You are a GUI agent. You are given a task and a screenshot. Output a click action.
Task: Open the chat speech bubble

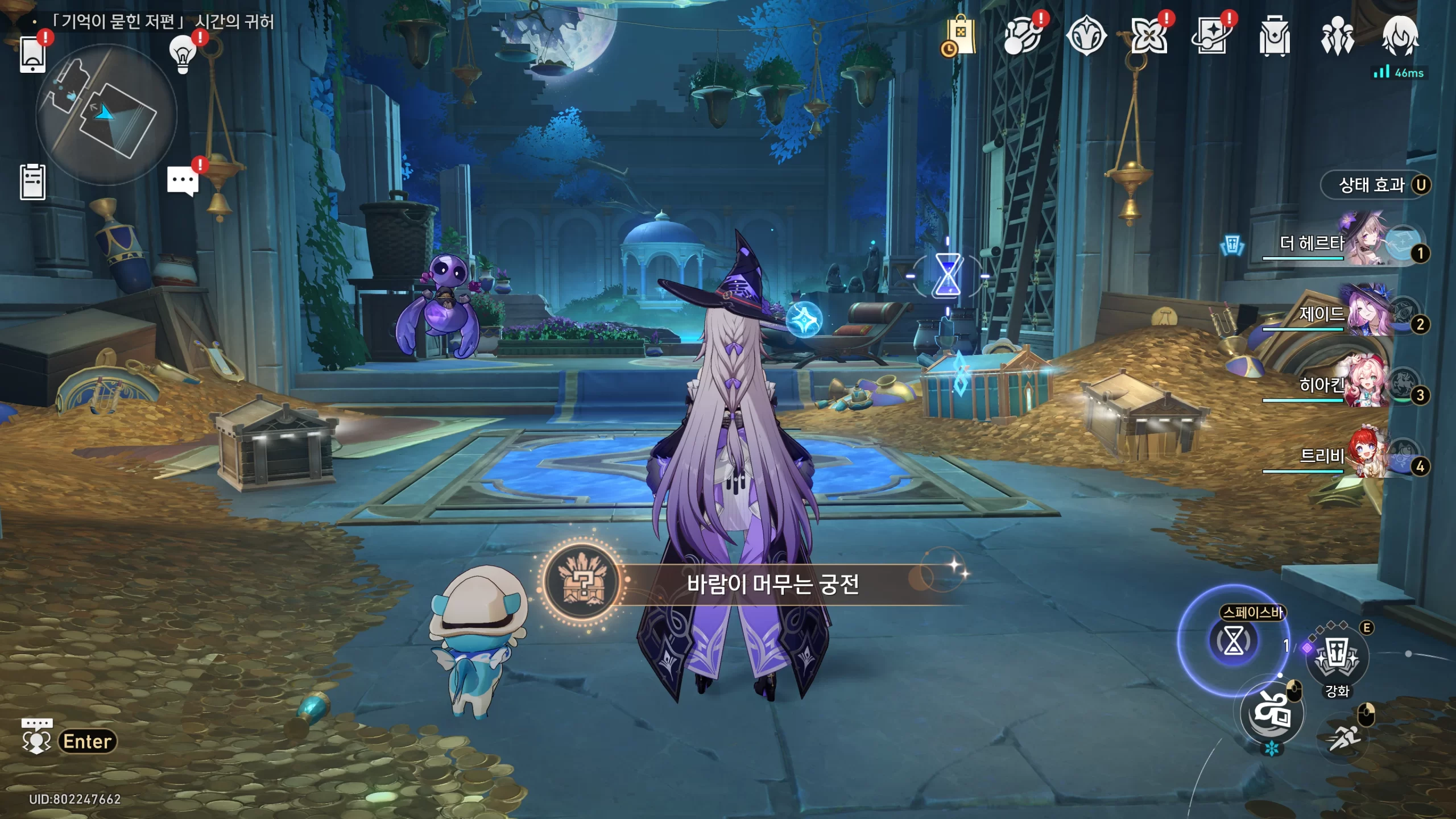point(183,182)
